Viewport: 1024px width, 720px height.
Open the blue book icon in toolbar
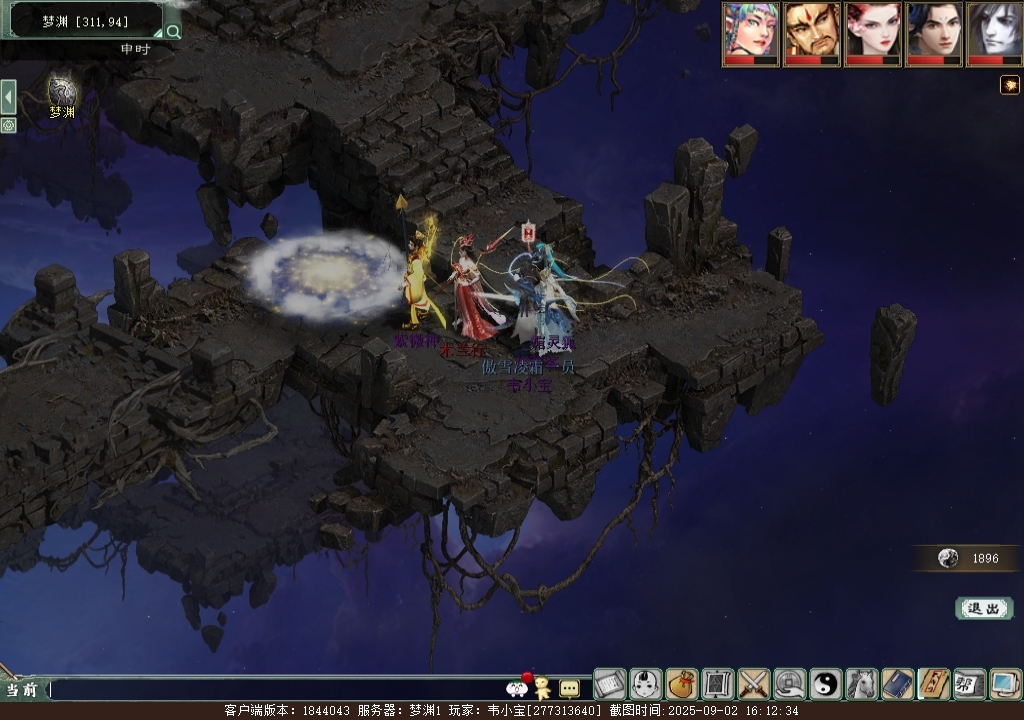pos(898,684)
